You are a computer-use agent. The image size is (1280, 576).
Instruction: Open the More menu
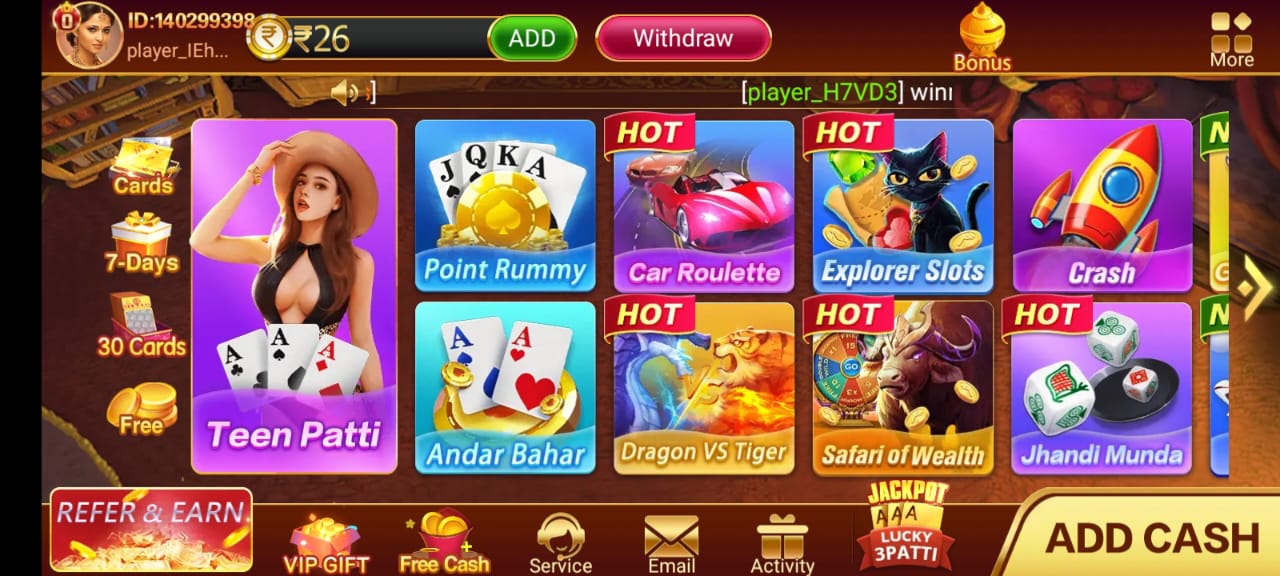1231,39
